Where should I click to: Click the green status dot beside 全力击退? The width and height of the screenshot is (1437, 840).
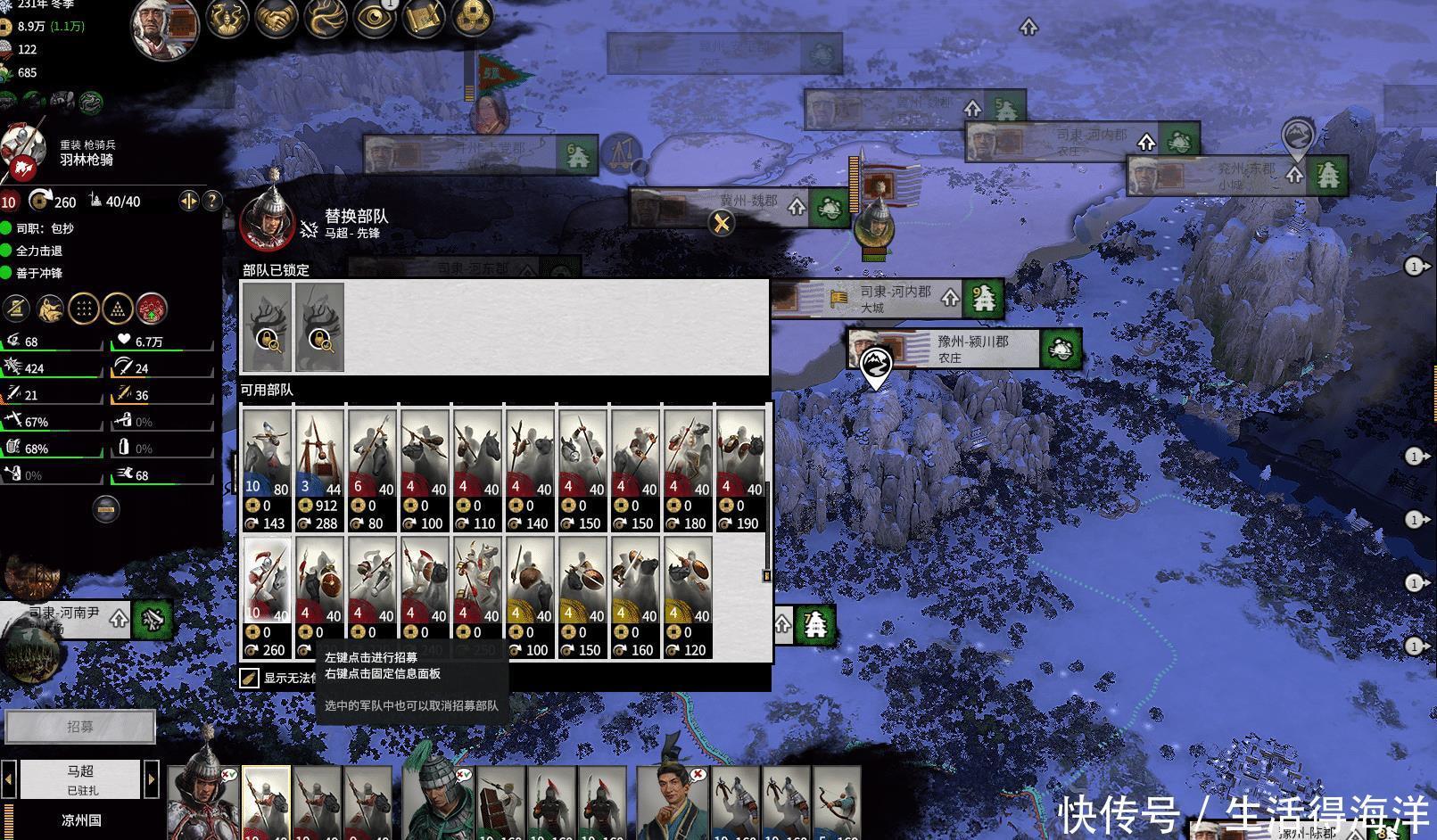pos(4,251)
